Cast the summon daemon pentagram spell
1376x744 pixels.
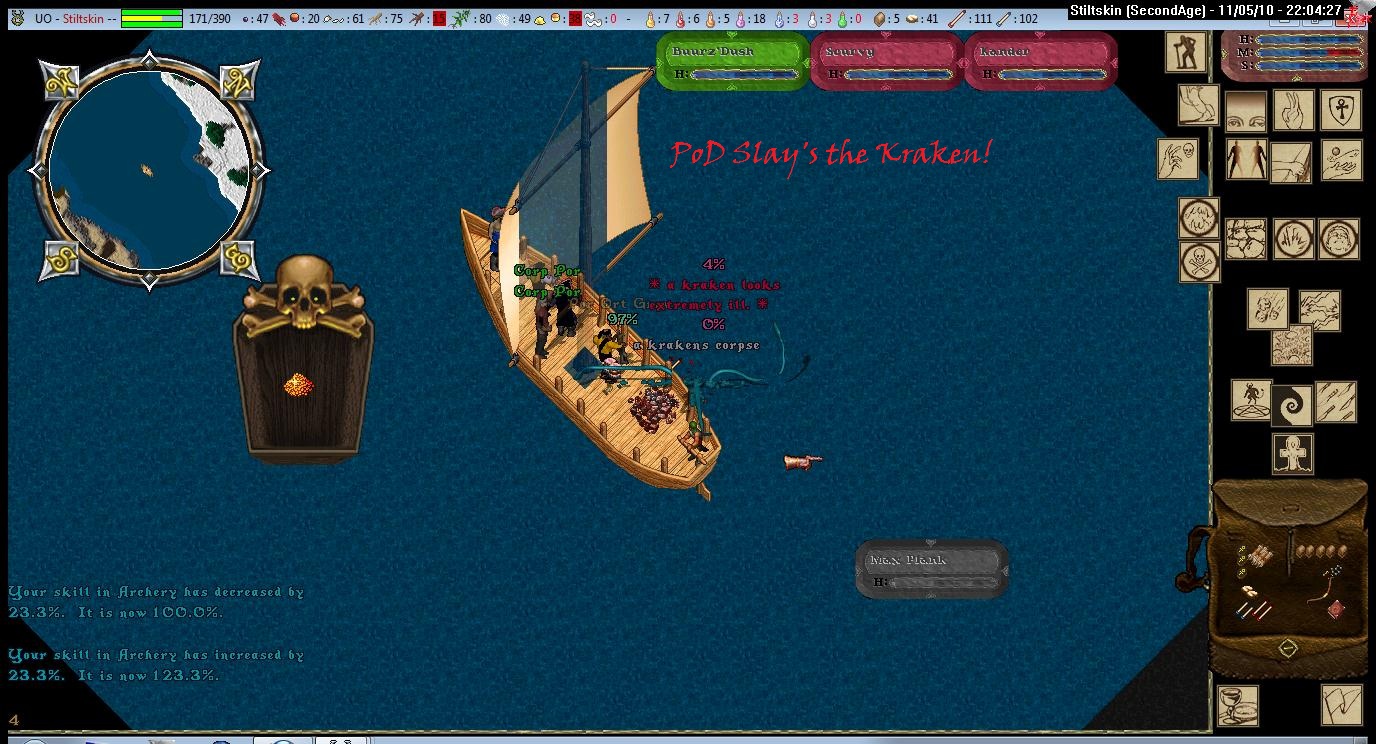pos(1250,400)
